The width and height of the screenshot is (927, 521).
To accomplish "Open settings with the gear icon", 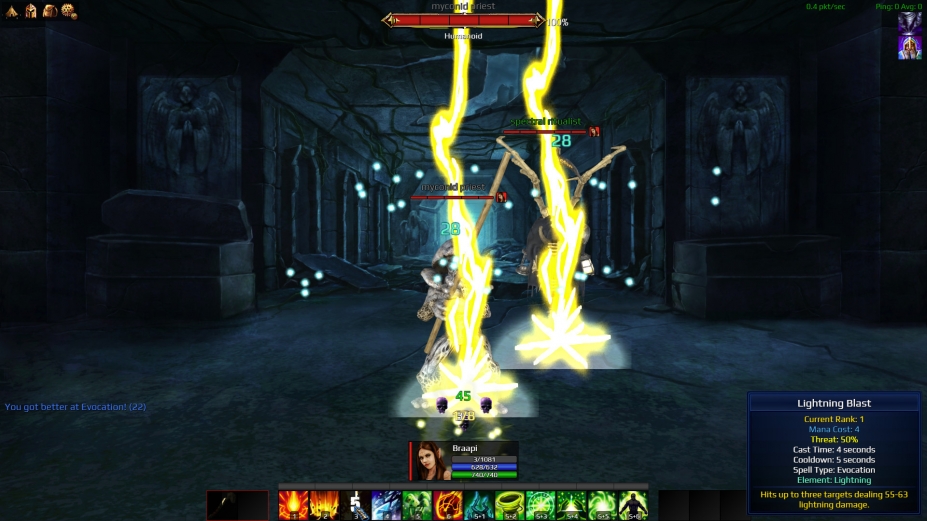I will (68, 10).
